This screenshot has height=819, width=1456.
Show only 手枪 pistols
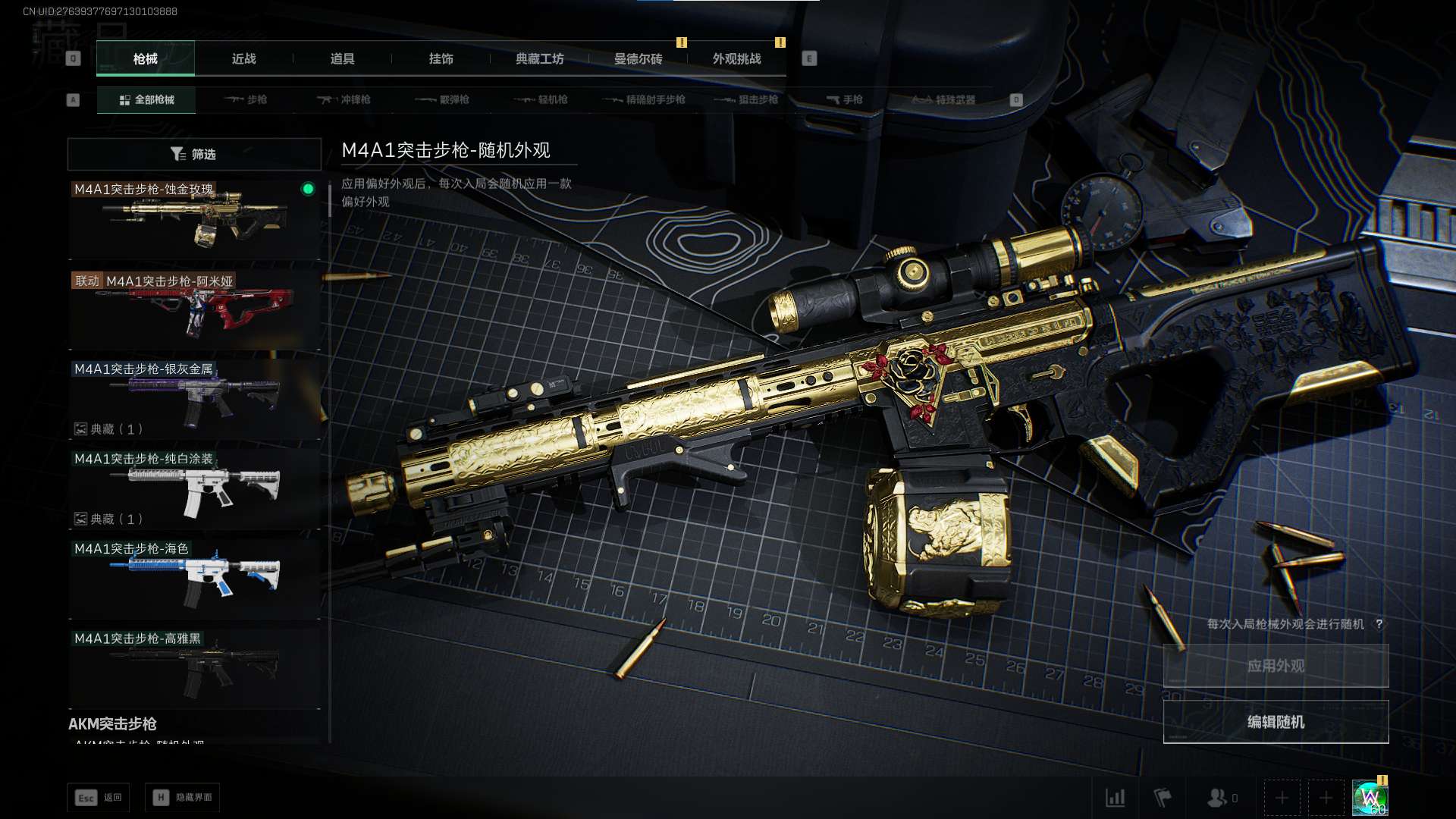tap(844, 100)
